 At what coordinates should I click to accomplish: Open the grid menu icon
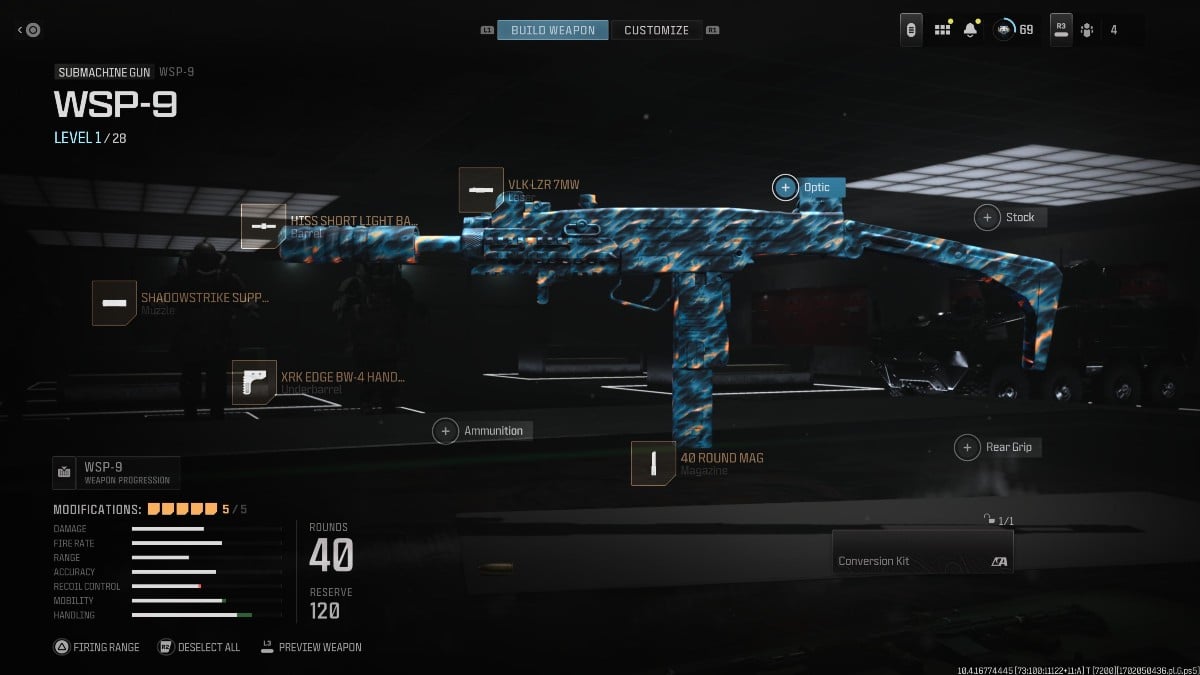point(942,30)
